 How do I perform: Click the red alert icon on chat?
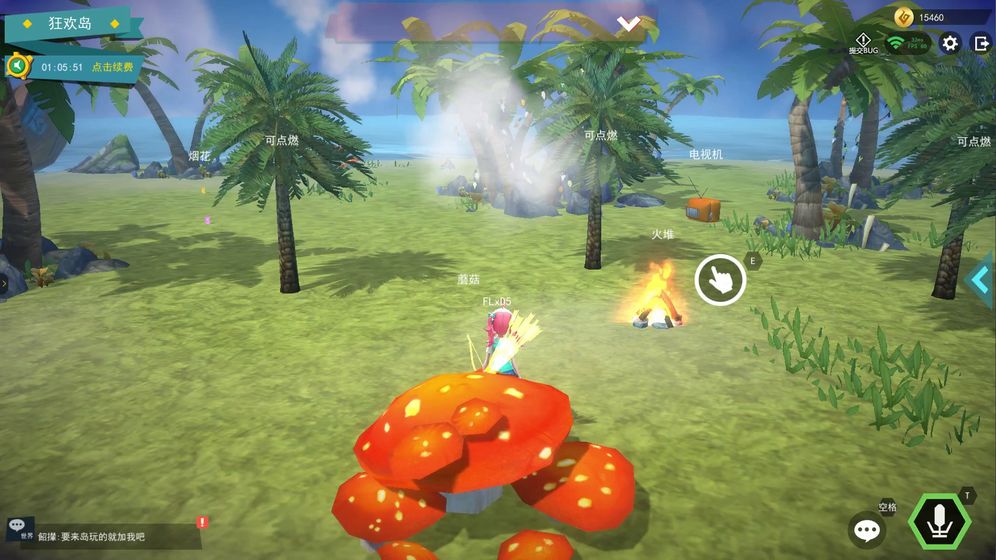coord(203,522)
